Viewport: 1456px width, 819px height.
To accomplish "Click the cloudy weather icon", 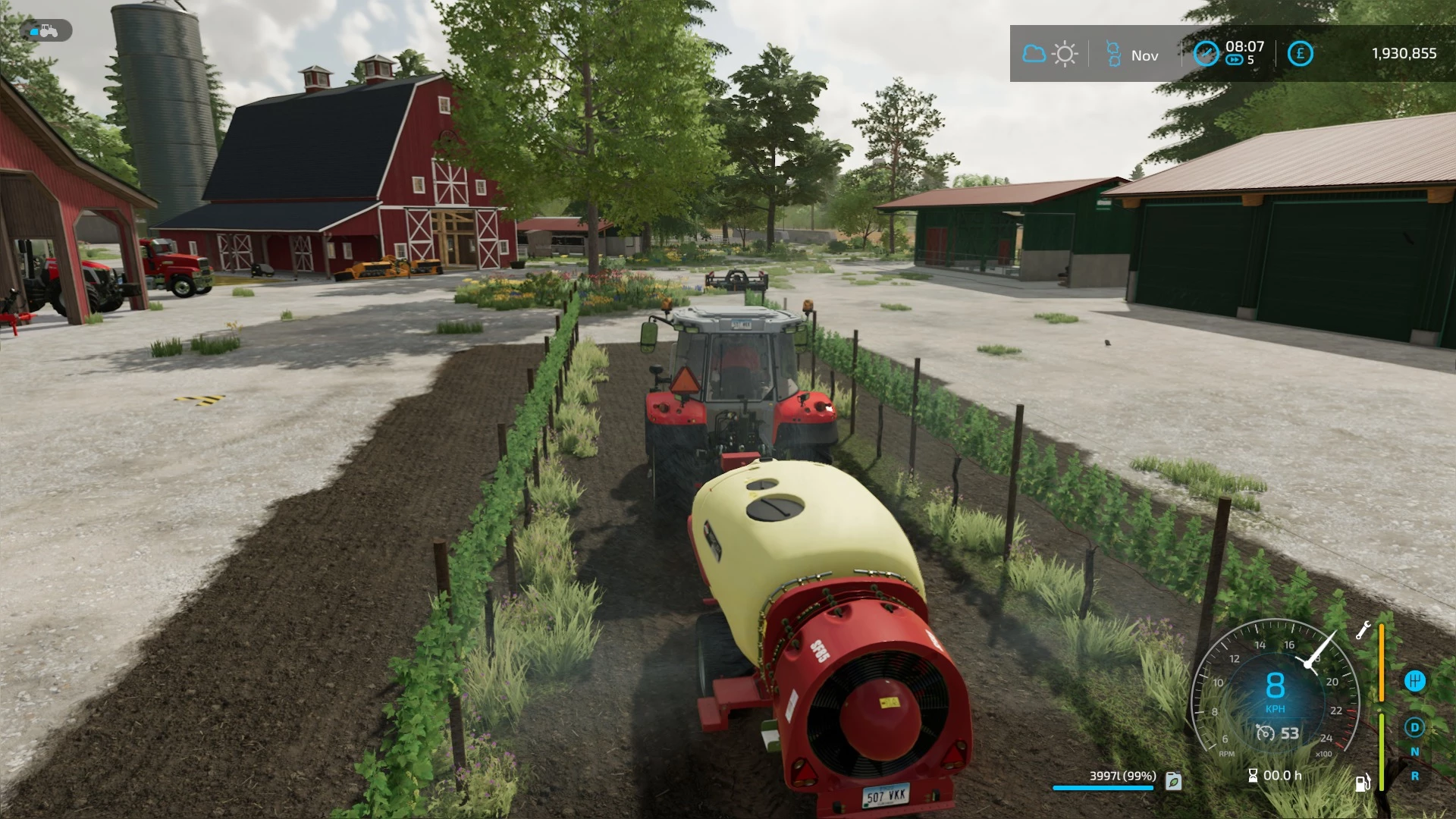I will coord(1034,53).
